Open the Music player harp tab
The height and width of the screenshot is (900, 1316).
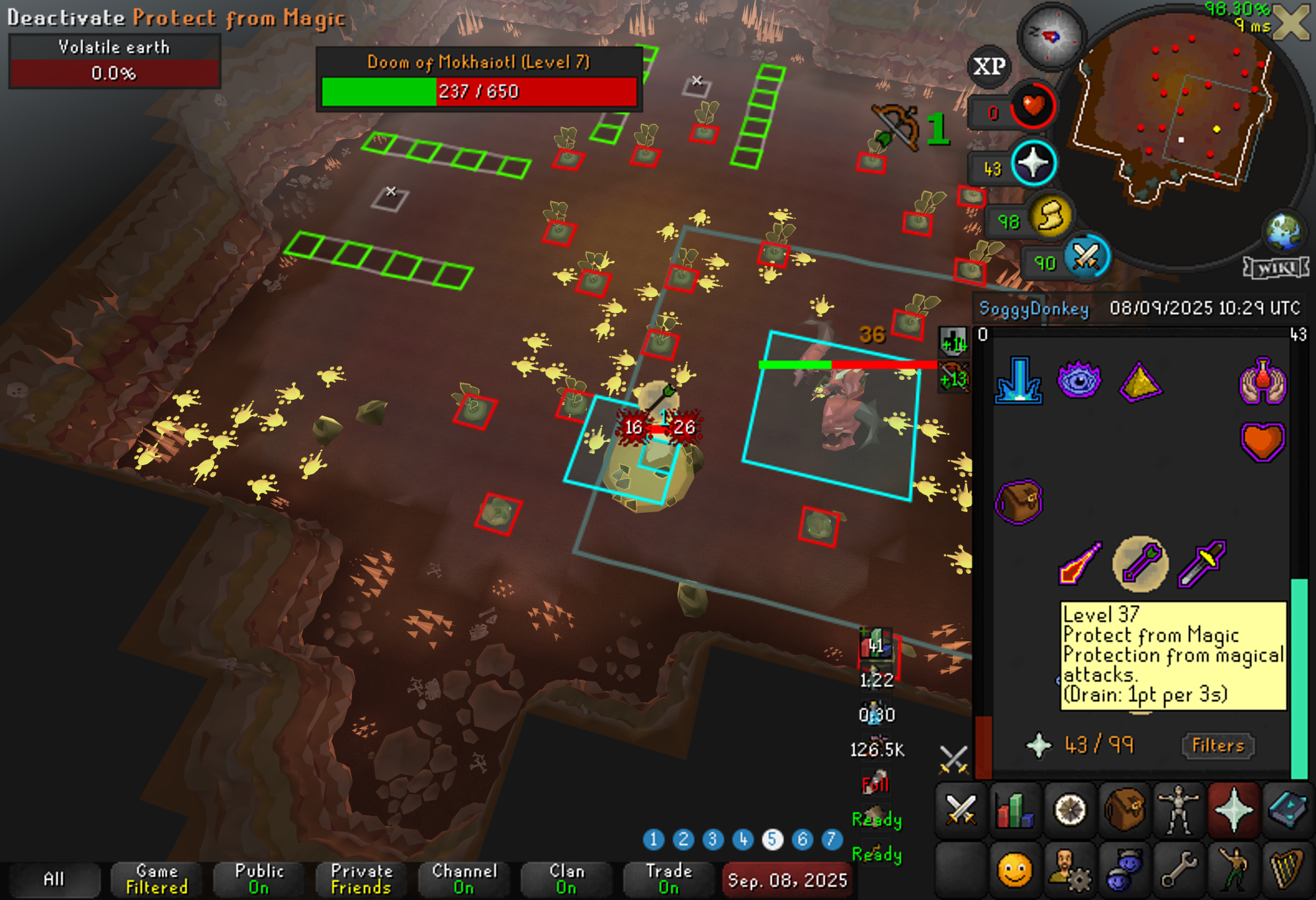(x=1288, y=869)
